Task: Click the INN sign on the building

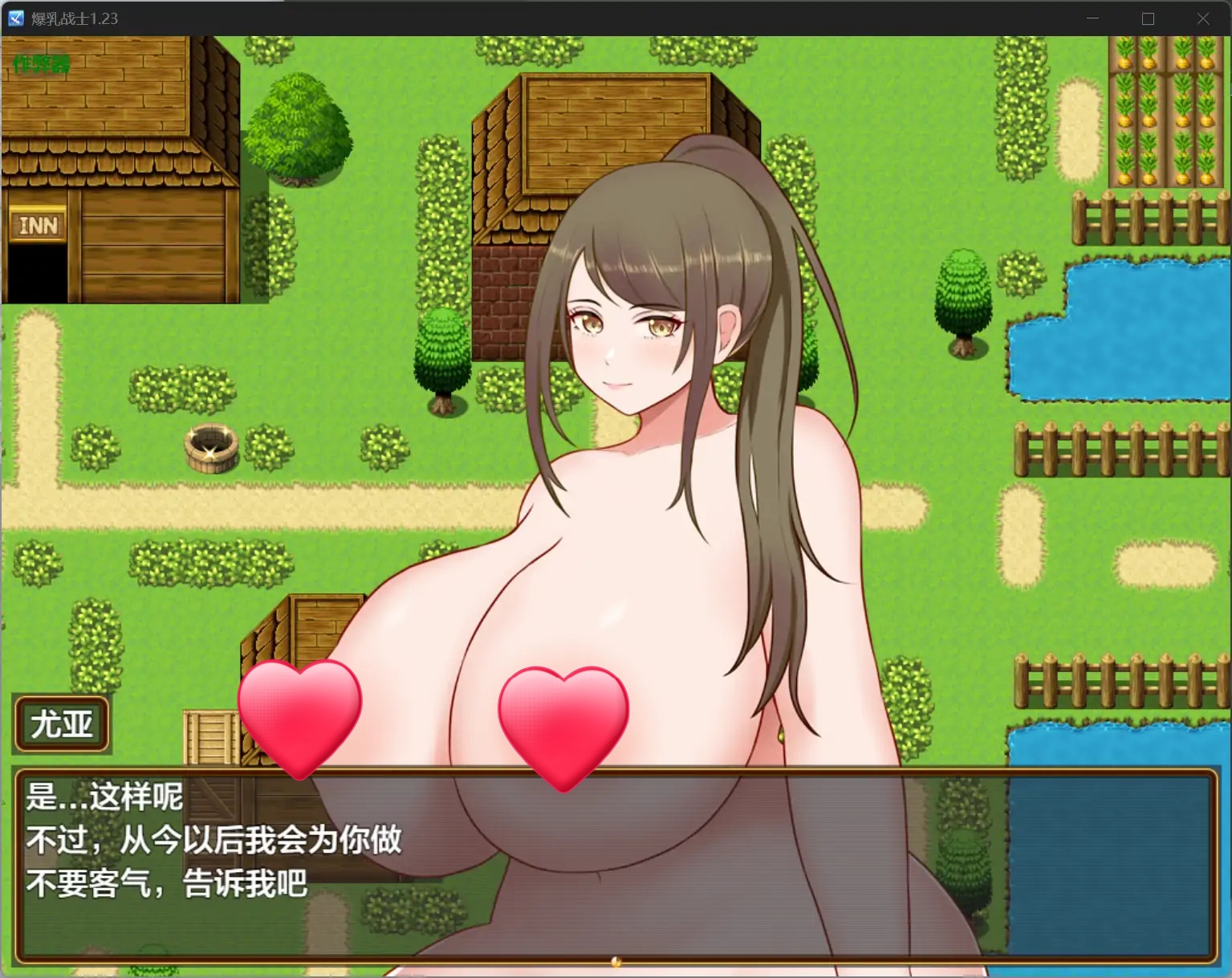Action: coord(37,225)
